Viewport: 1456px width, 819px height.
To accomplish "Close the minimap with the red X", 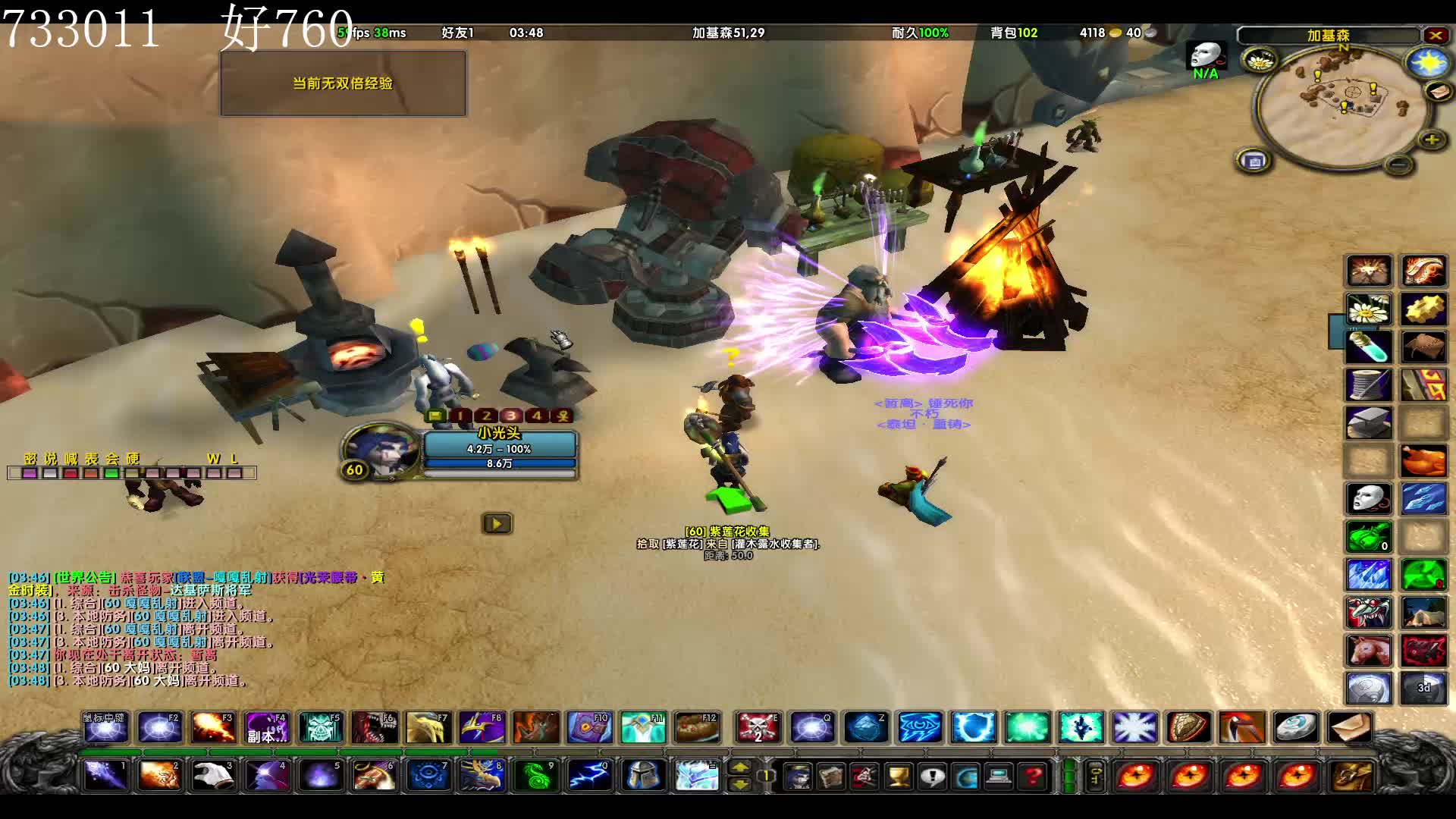I will point(1436,35).
